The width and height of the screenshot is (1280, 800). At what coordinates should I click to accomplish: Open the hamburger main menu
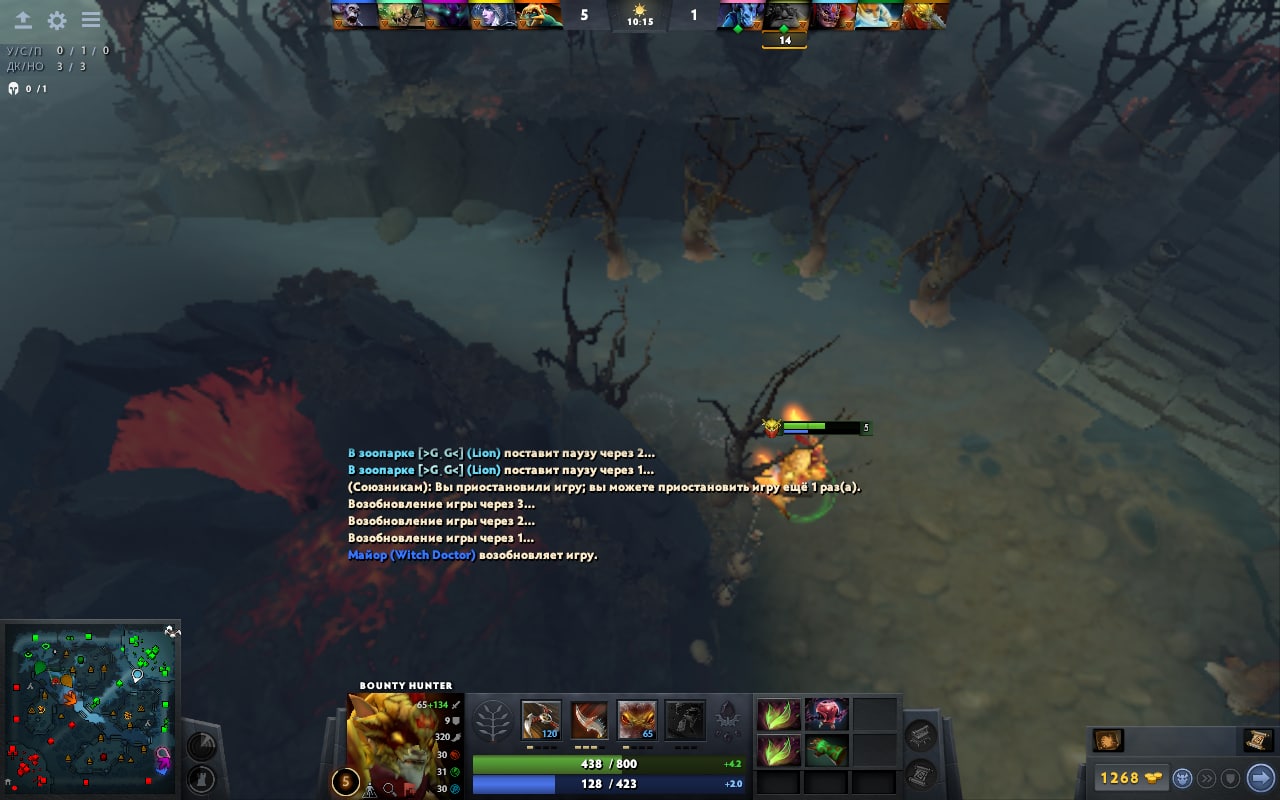91,20
